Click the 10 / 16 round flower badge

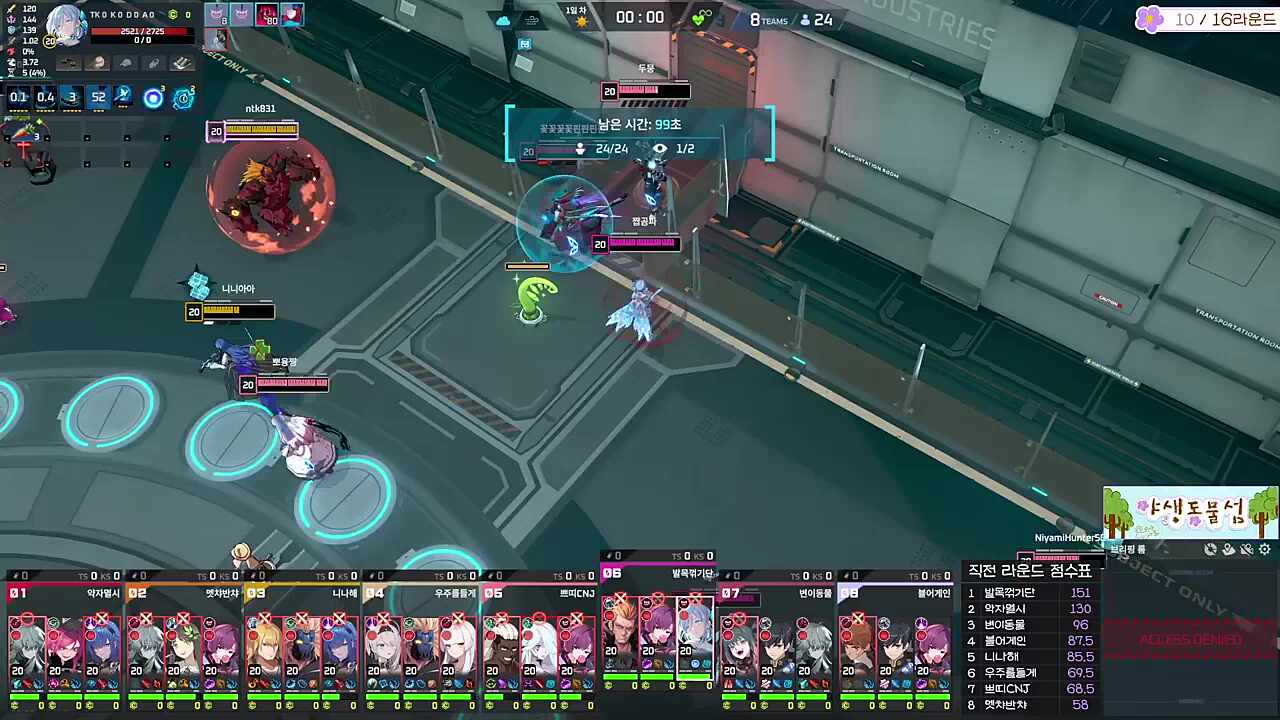coord(1149,19)
